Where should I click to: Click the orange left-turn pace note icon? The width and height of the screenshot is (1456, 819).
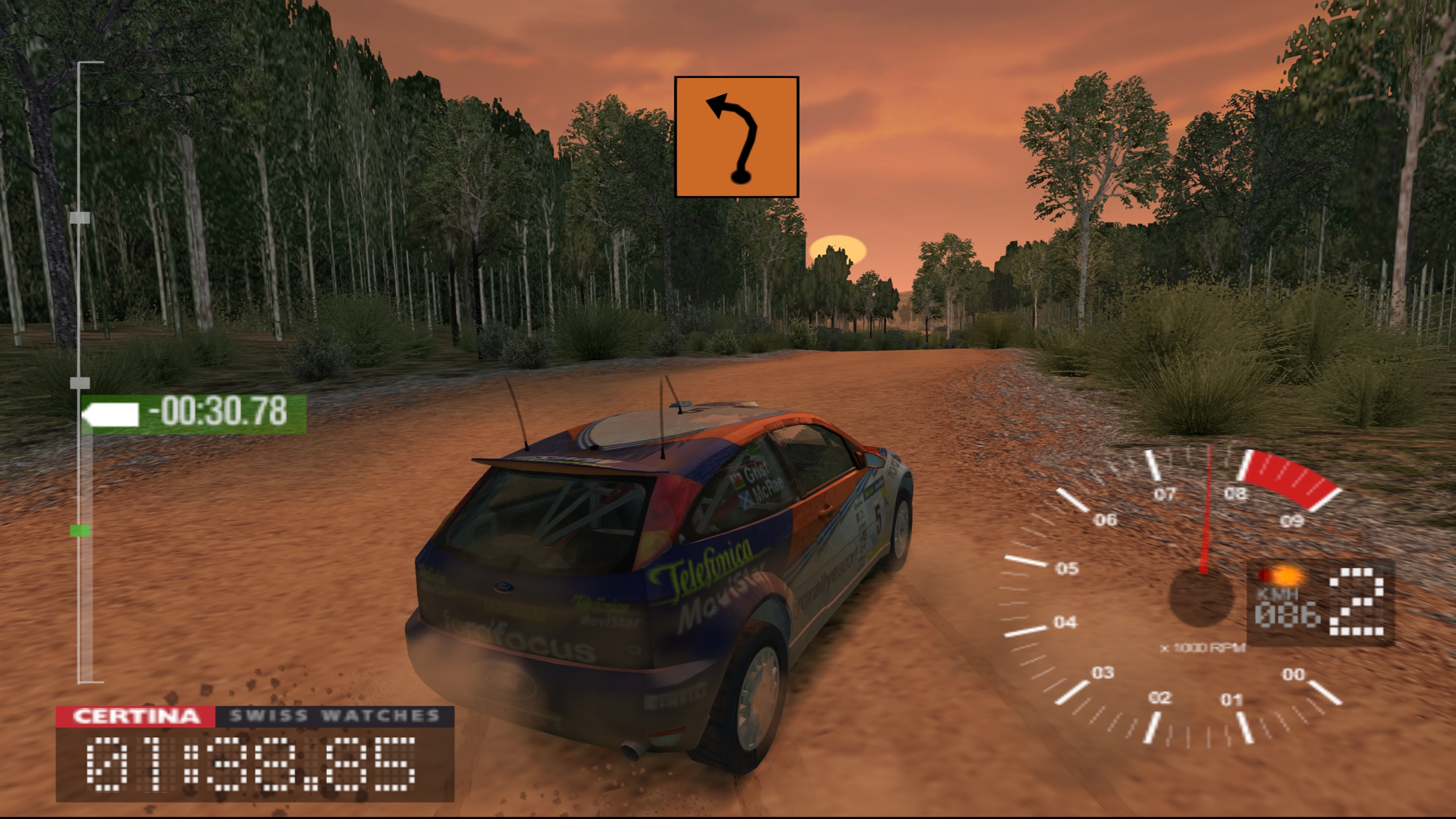[x=736, y=137]
